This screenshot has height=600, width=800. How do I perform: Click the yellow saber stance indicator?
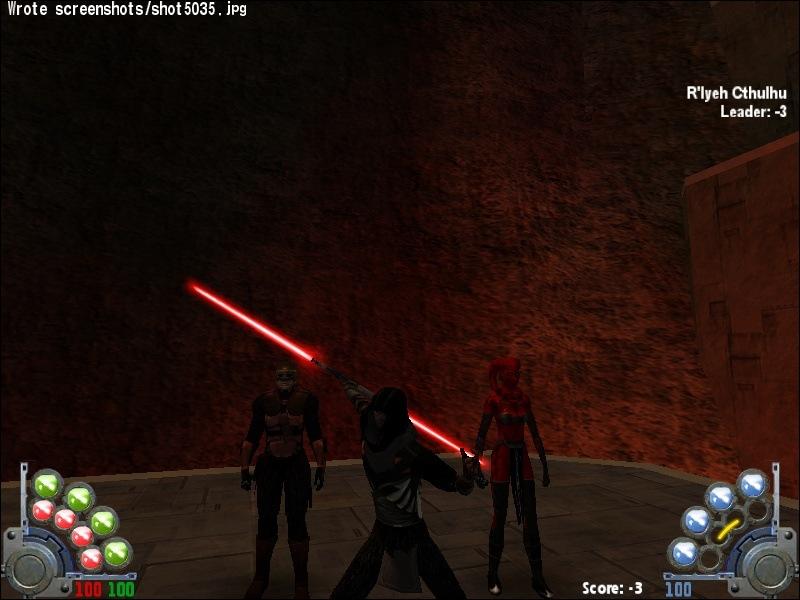pyautogui.click(x=729, y=527)
